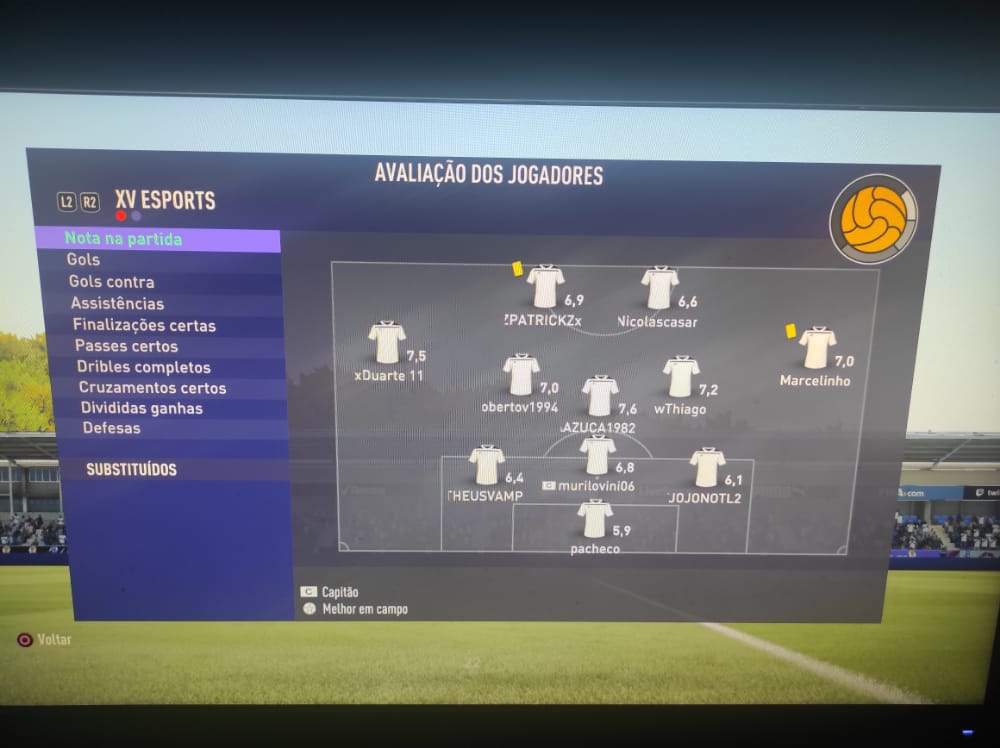Pick obertov1994 on the formation
This screenshot has height=748, width=1000.
click(x=521, y=375)
